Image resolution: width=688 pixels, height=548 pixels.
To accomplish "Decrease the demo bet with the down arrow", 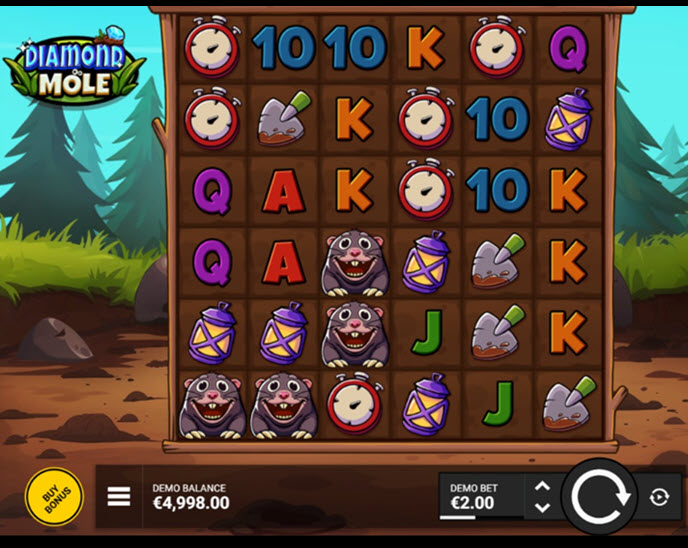I will point(542,507).
